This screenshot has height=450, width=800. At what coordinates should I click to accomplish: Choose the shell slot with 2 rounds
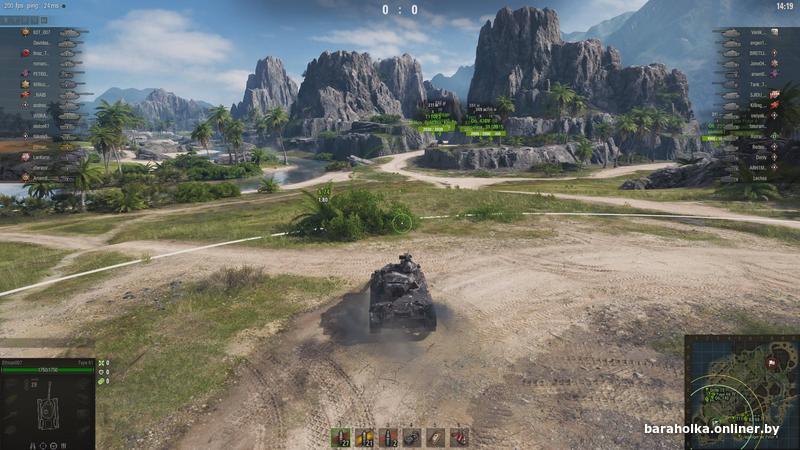point(388,437)
